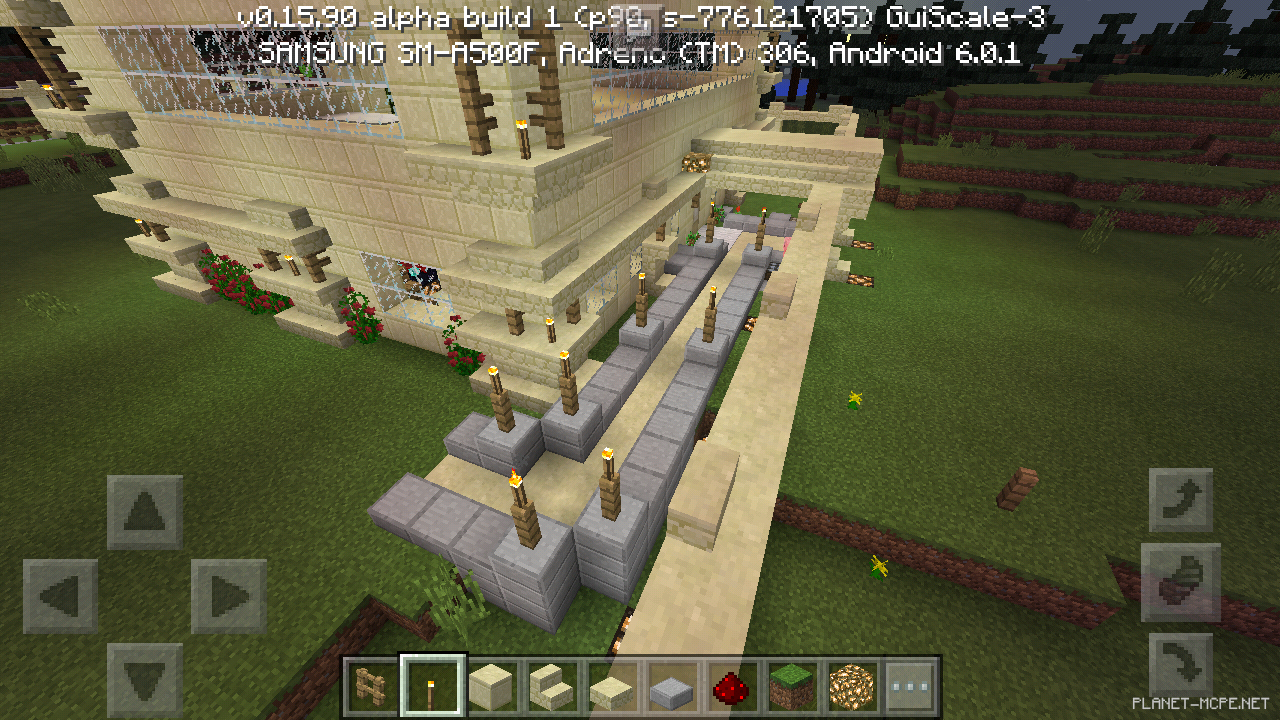Image resolution: width=1280 pixels, height=720 pixels.
Task: Select the torch hotbar slot
Action: pos(433,686)
